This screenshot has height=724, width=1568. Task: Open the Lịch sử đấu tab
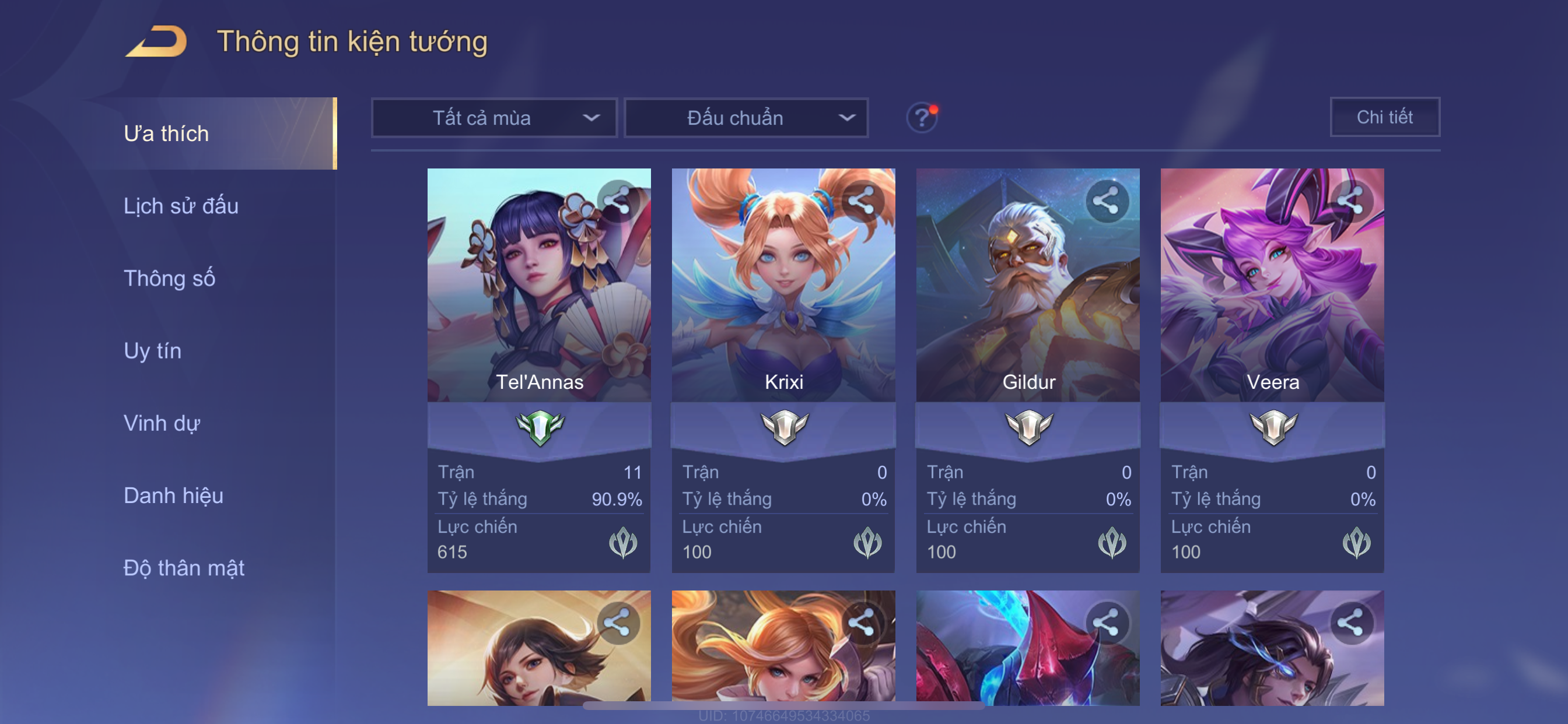click(x=181, y=206)
